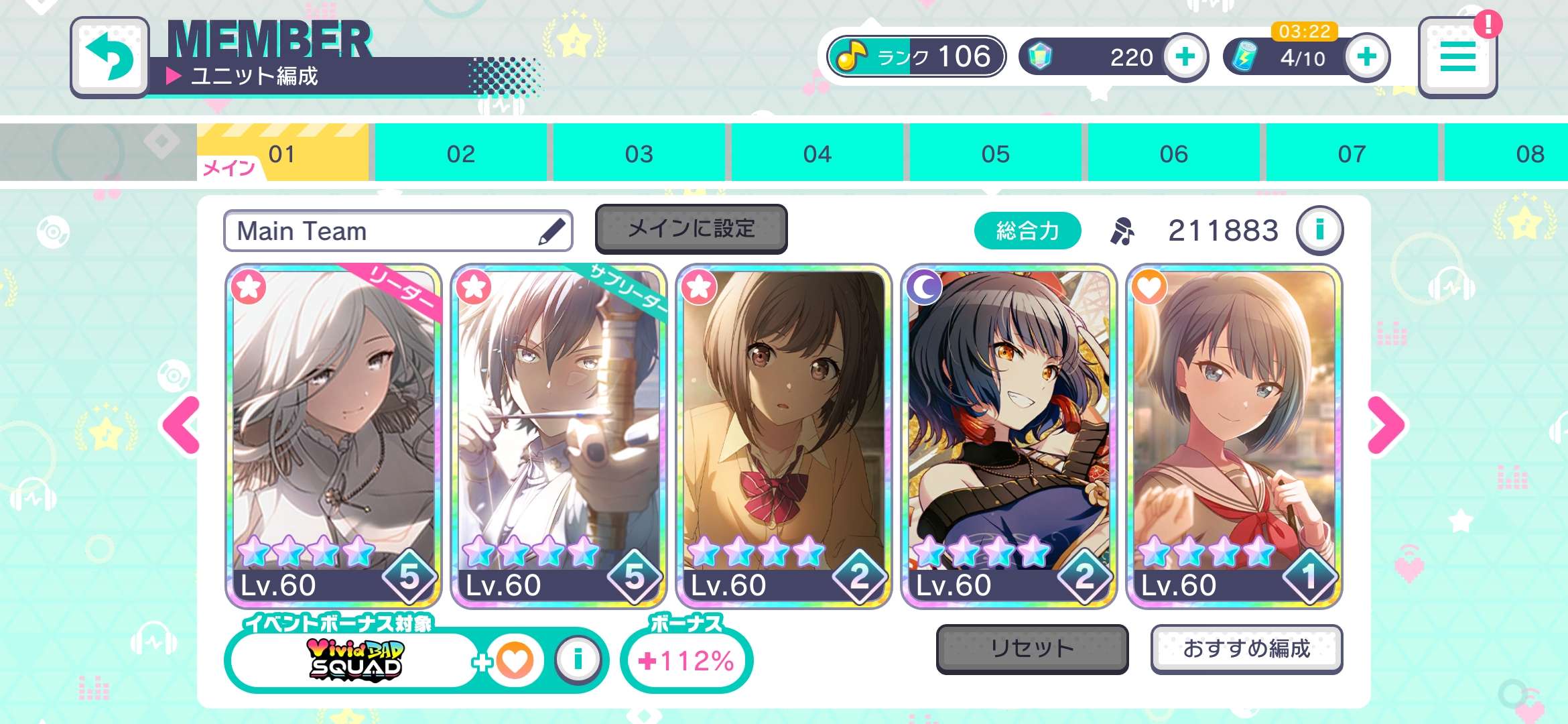Open the hamburger menu
The height and width of the screenshot is (724, 1568).
click(1457, 57)
